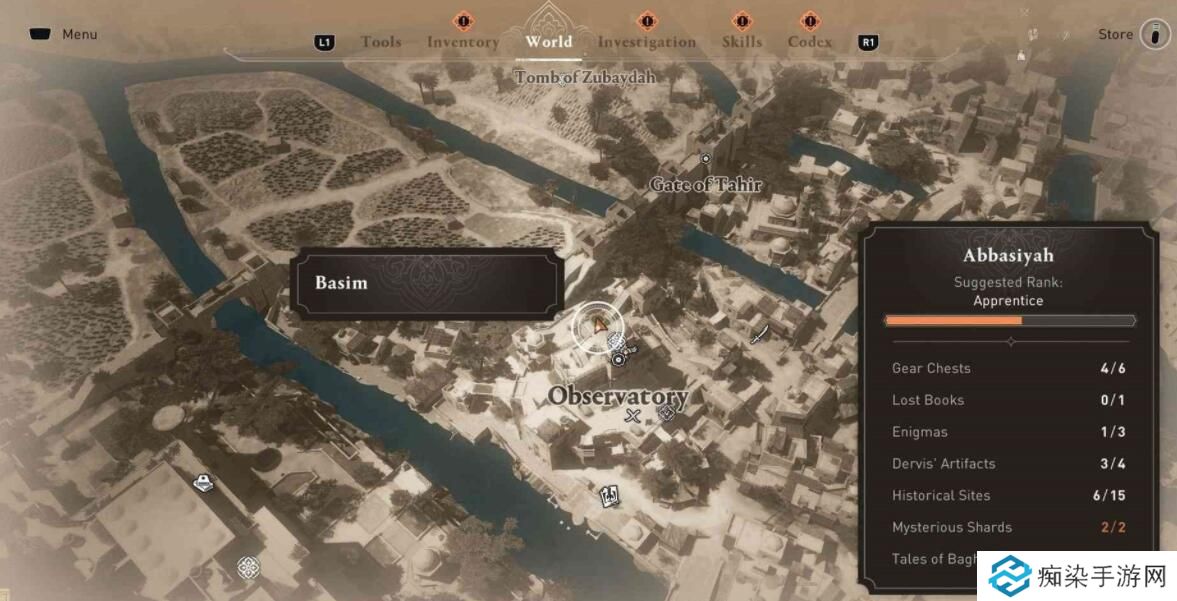The height and width of the screenshot is (601, 1177).
Task: Open the Codex tab
Action: [809, 42]
